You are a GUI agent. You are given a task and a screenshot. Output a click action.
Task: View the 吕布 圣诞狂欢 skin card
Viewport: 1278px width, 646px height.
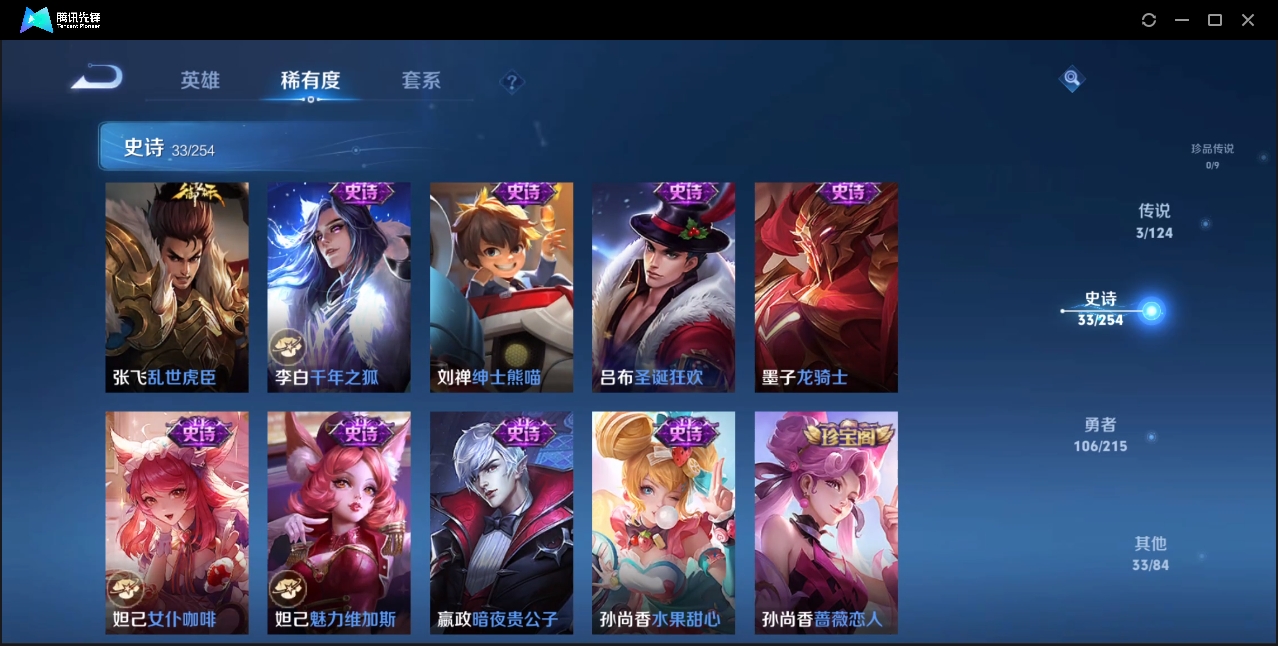pos(663,287)
